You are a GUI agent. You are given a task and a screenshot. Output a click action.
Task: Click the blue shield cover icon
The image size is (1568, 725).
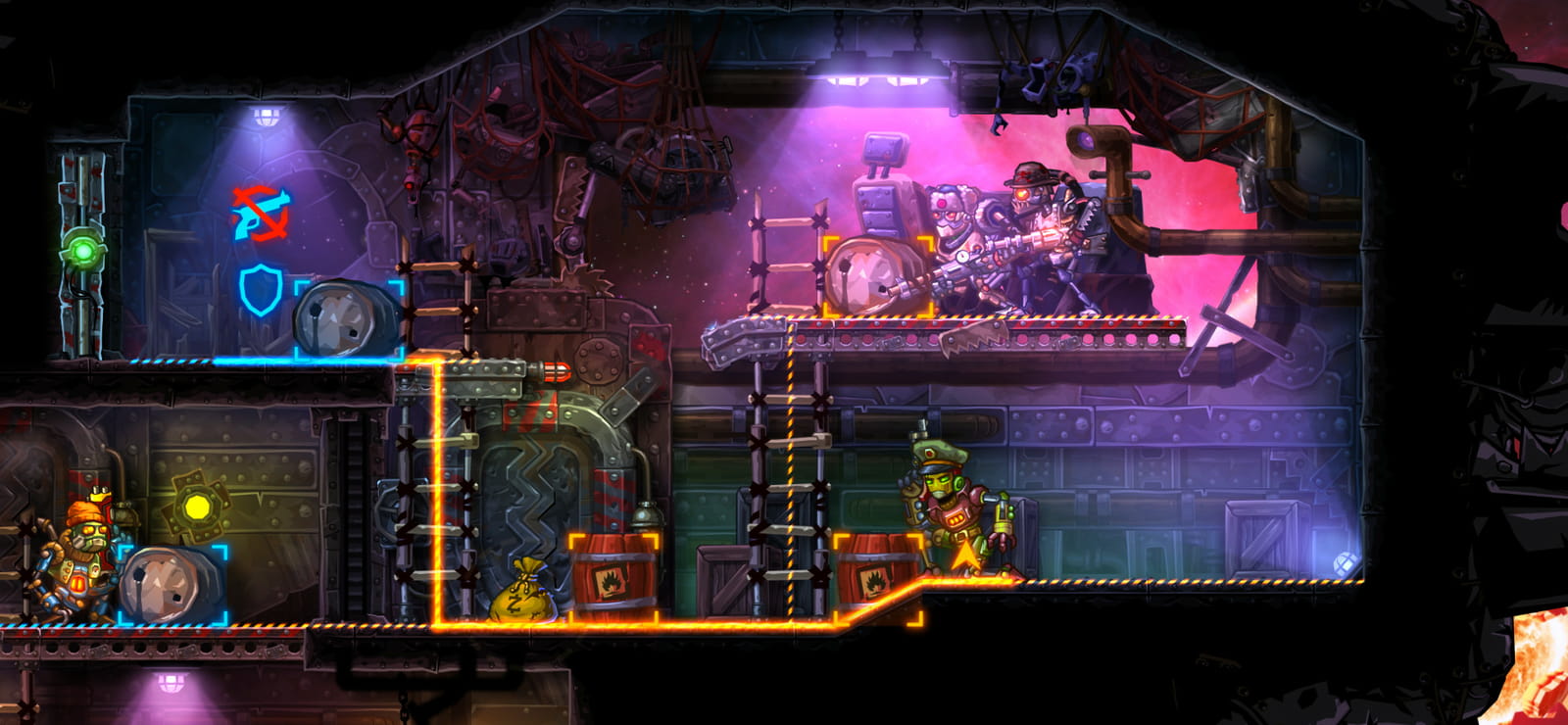point(261,289)
